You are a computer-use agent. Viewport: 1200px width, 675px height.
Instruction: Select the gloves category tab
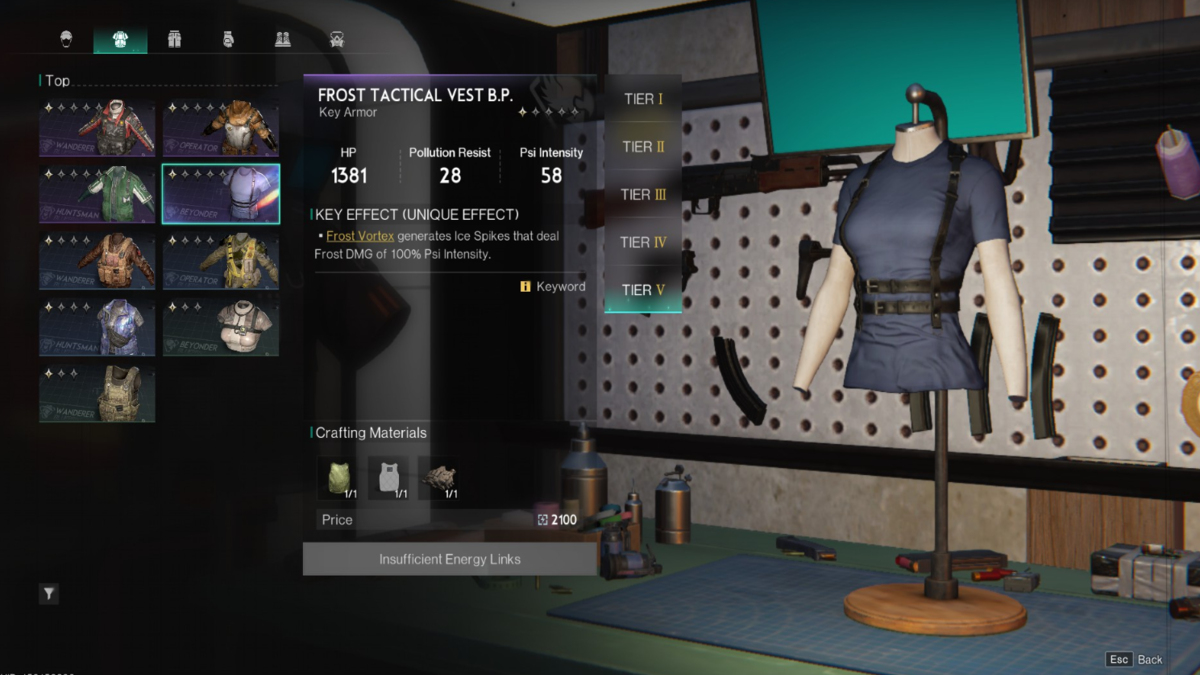tap(228, 39)
